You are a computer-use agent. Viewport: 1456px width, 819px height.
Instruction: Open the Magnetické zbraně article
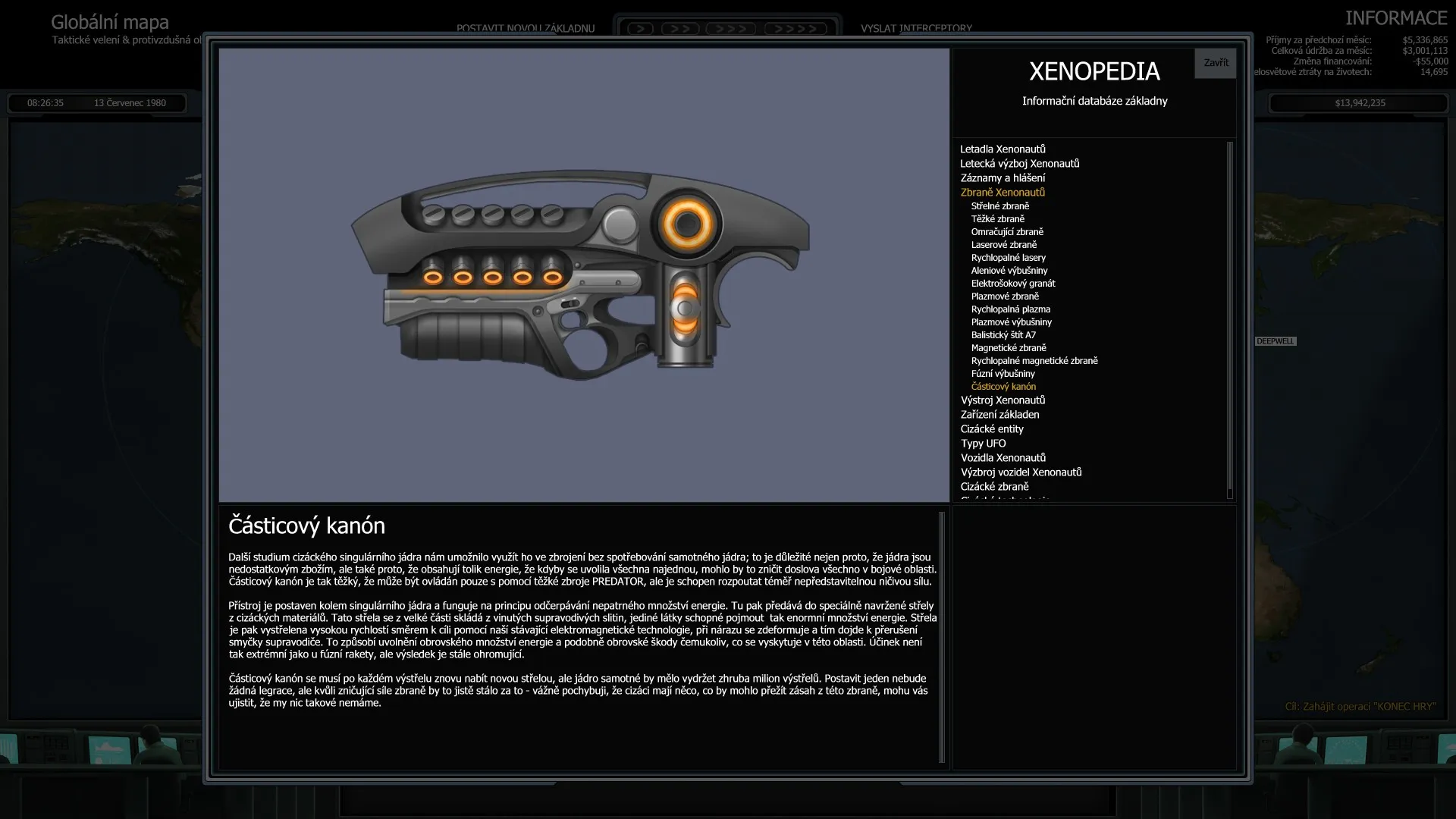[1009, 347]
